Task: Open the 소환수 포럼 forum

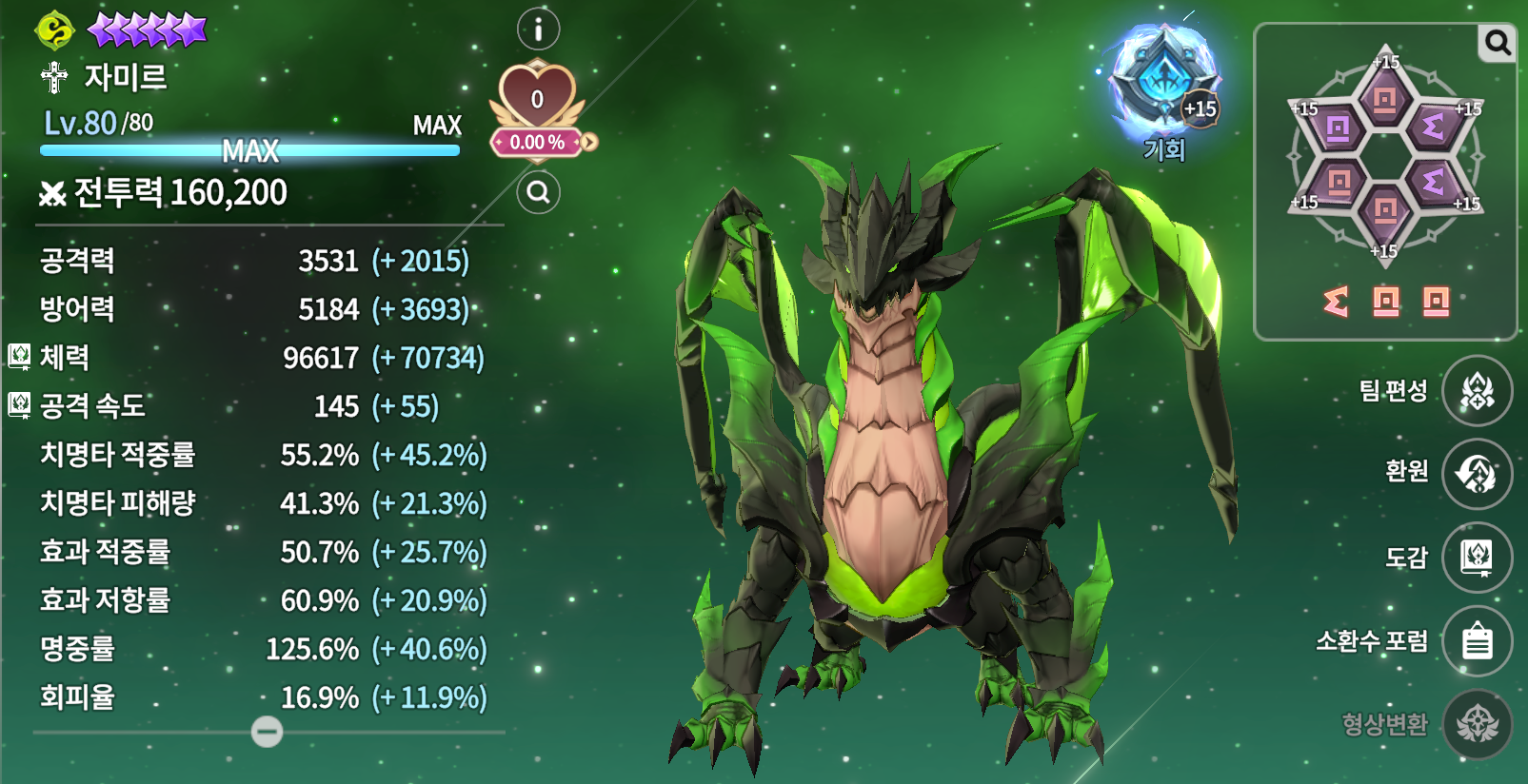Action: [x=1477, y=640]
